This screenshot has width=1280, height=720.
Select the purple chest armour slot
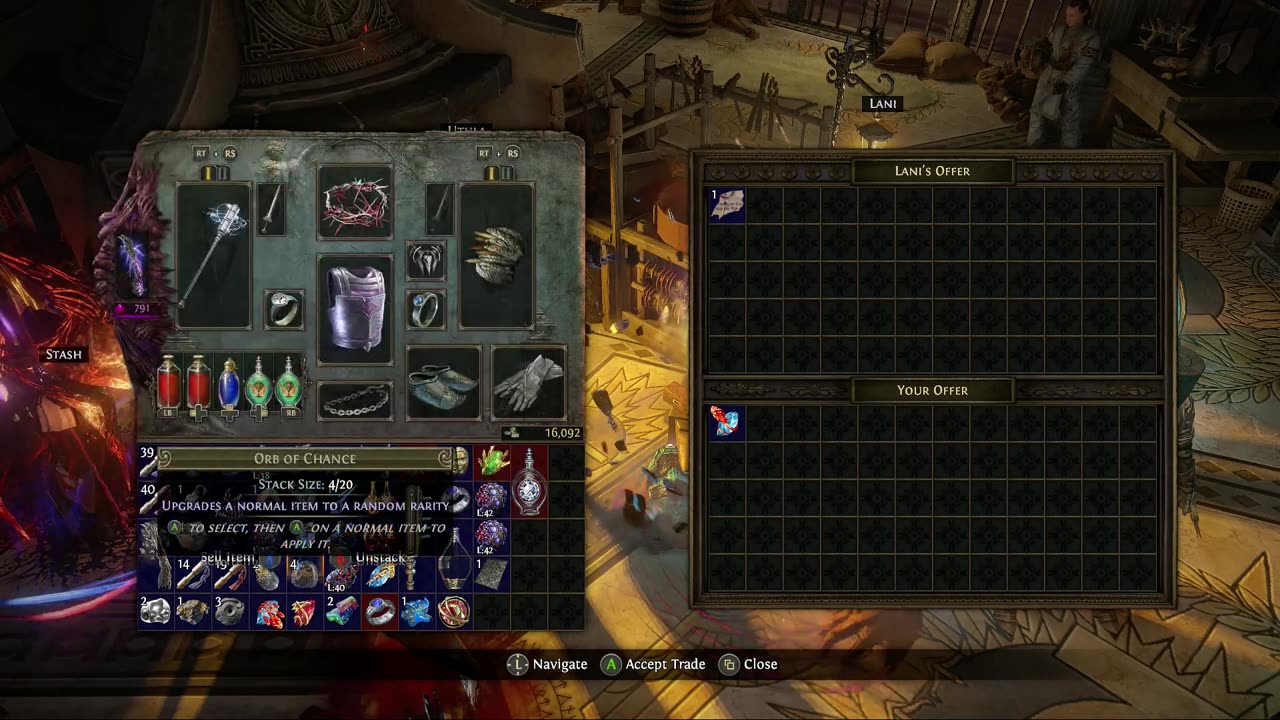coord(355,308)
